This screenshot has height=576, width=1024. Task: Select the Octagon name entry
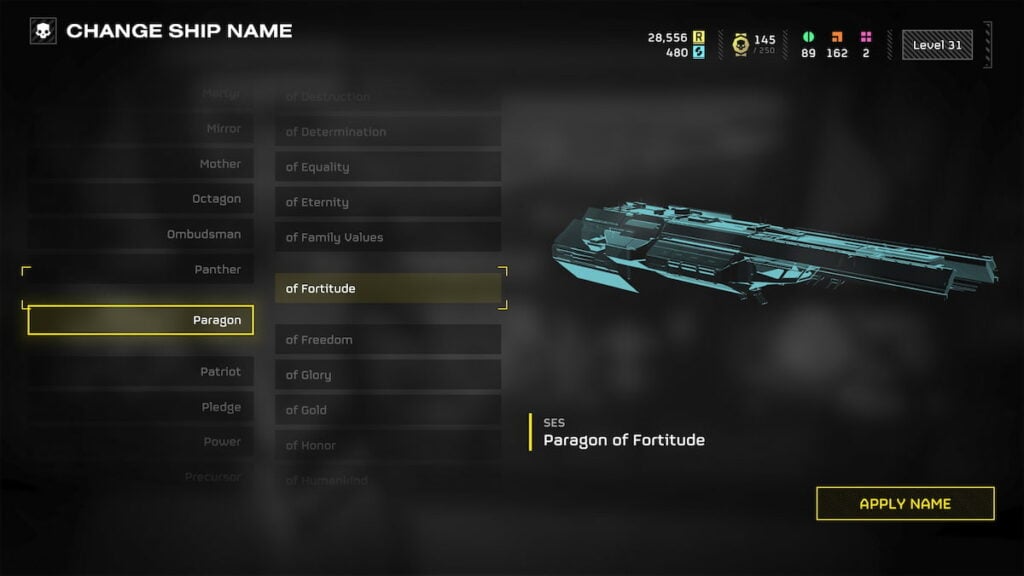pyautogui.click(x=141, y=199)
